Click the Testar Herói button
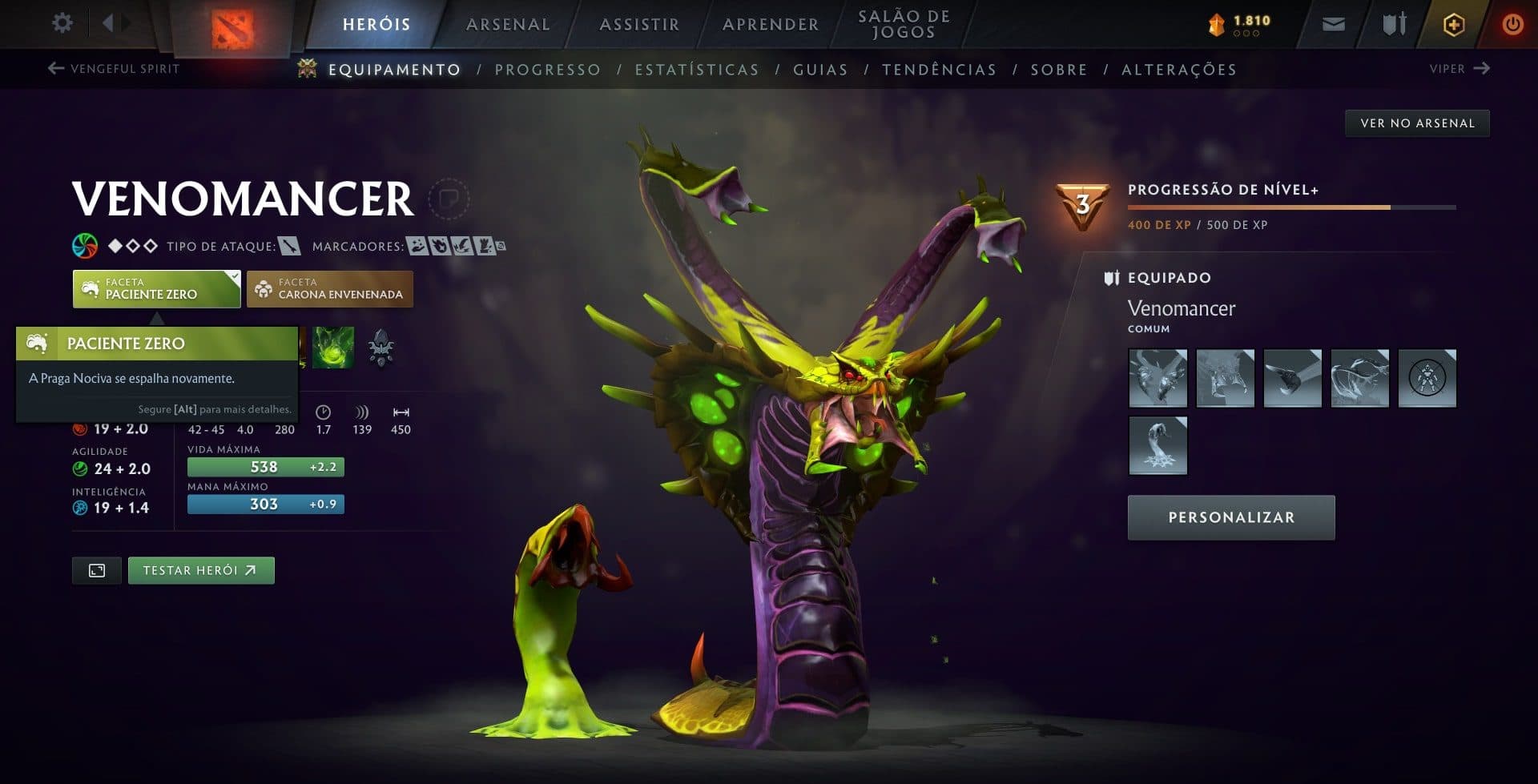1538x784 pixels. click(201, 570)
